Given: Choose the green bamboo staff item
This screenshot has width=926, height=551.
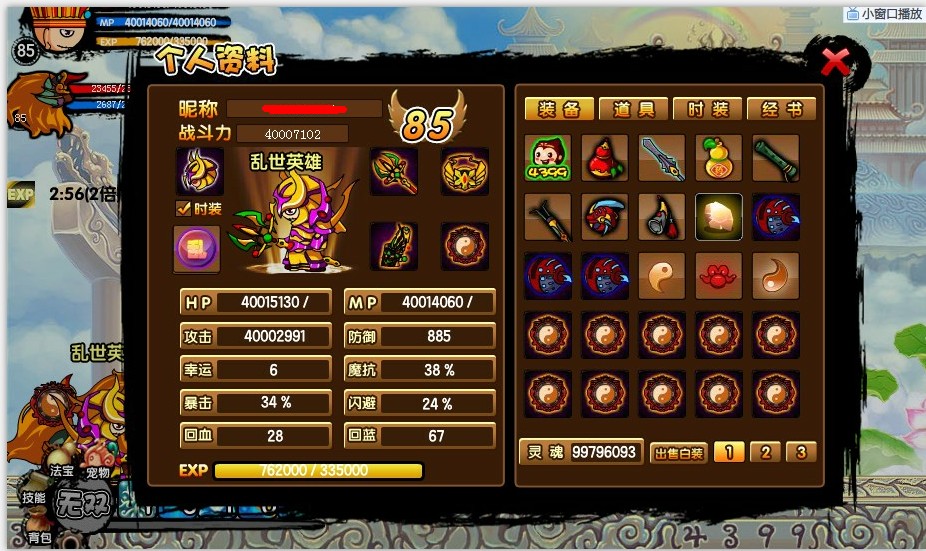Looking at the screenshot, I should tap(776, 158).
